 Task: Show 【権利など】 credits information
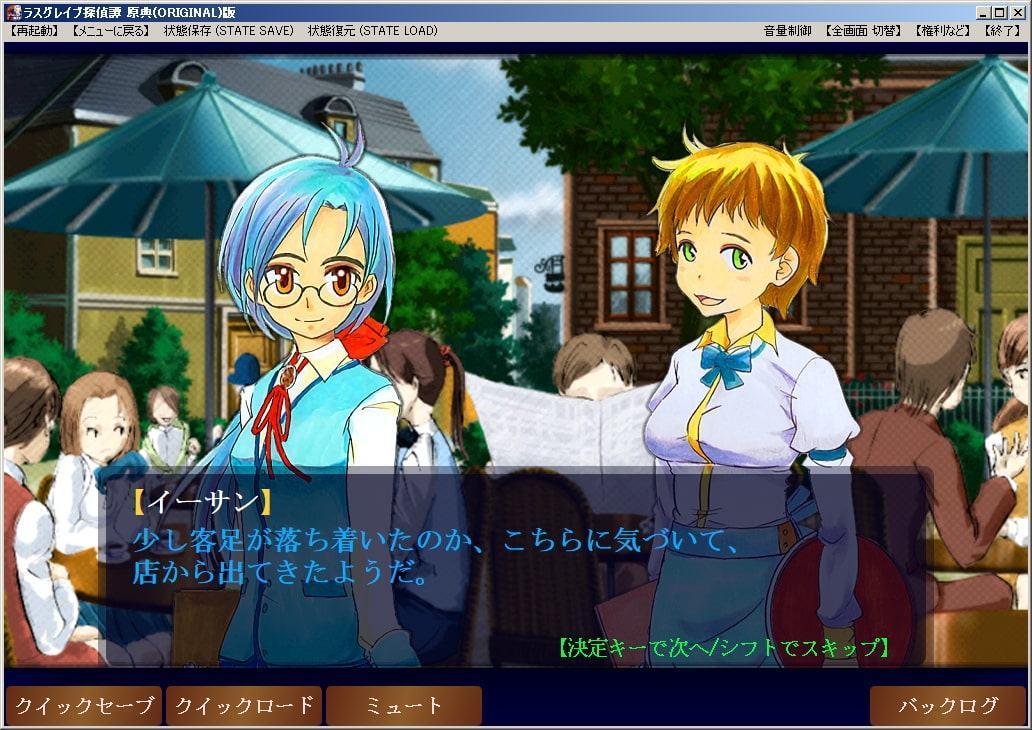942,31
